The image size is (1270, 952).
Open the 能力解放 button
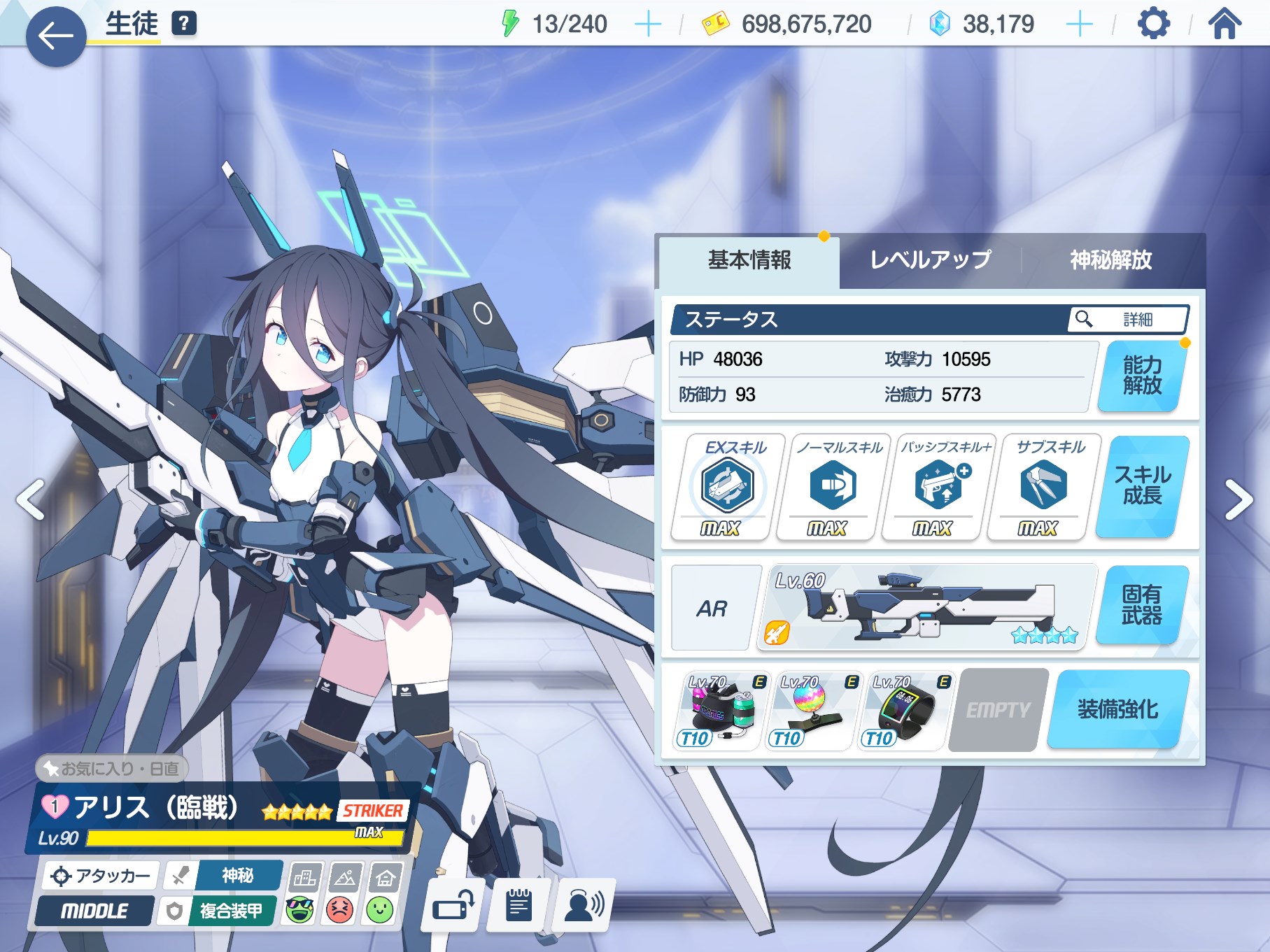[1142, 376]
